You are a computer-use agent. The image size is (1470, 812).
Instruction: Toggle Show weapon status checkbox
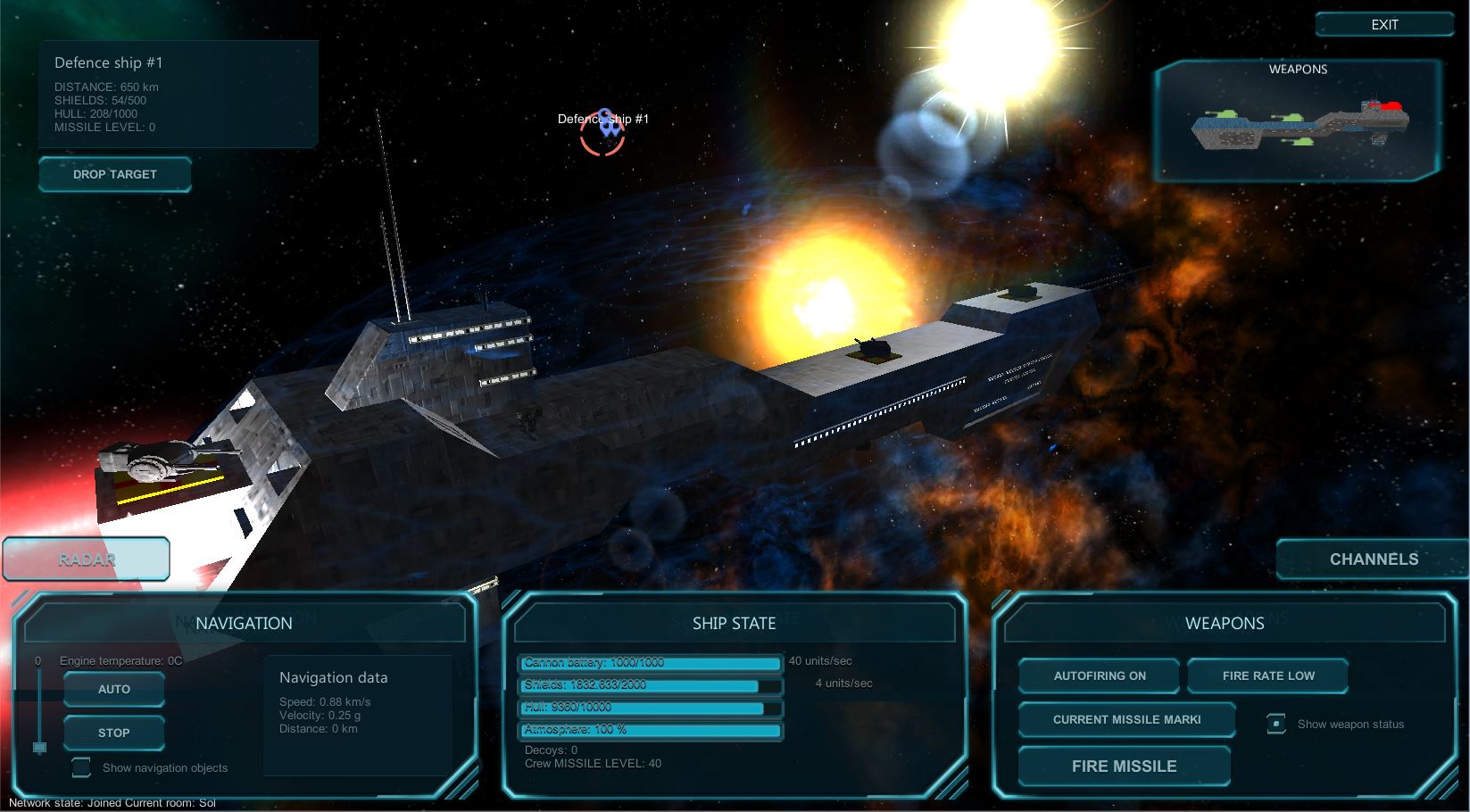(1276, 724)
